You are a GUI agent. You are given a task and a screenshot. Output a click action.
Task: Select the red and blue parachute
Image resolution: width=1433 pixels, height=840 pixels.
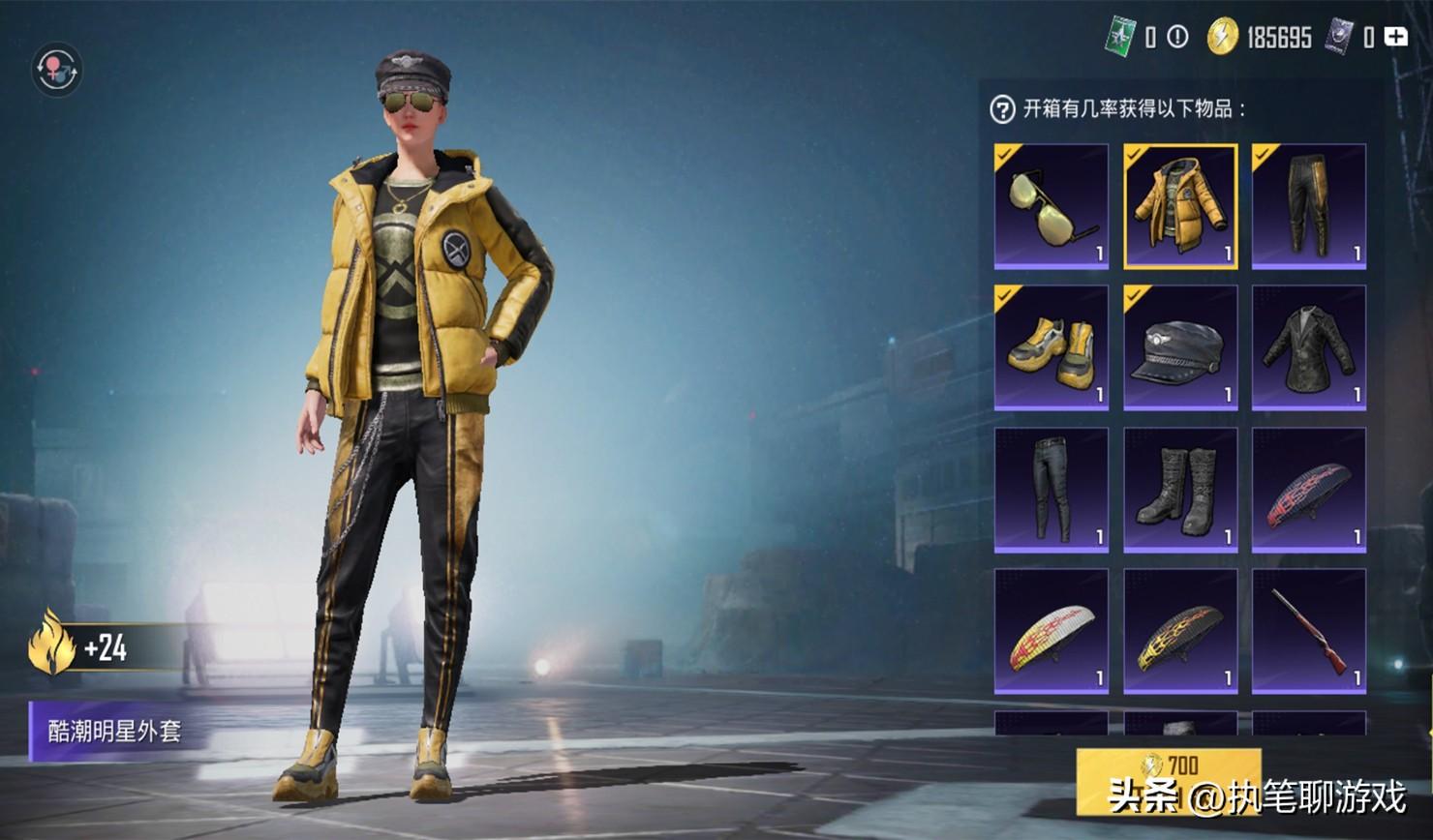point(1309,490)
